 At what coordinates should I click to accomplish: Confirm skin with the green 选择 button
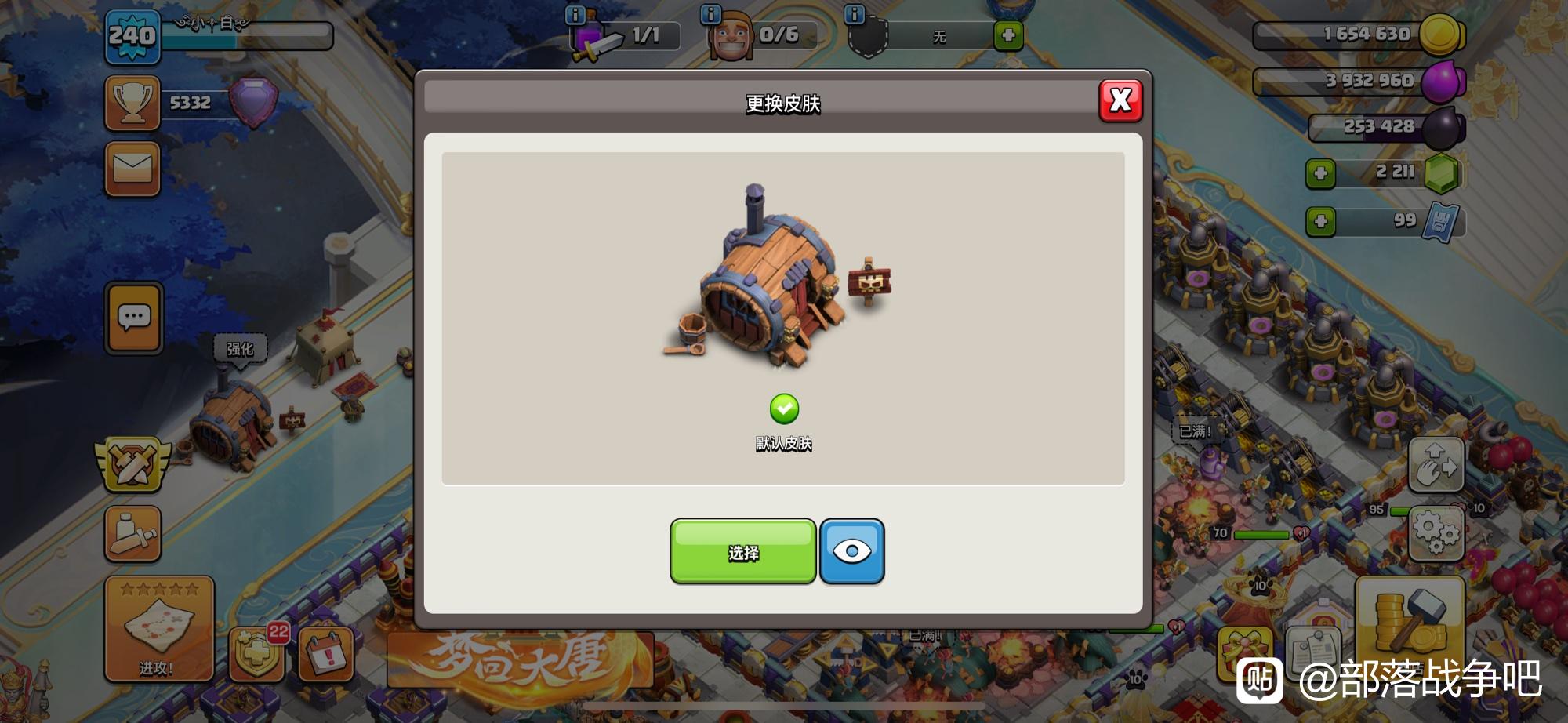point(742,552)
